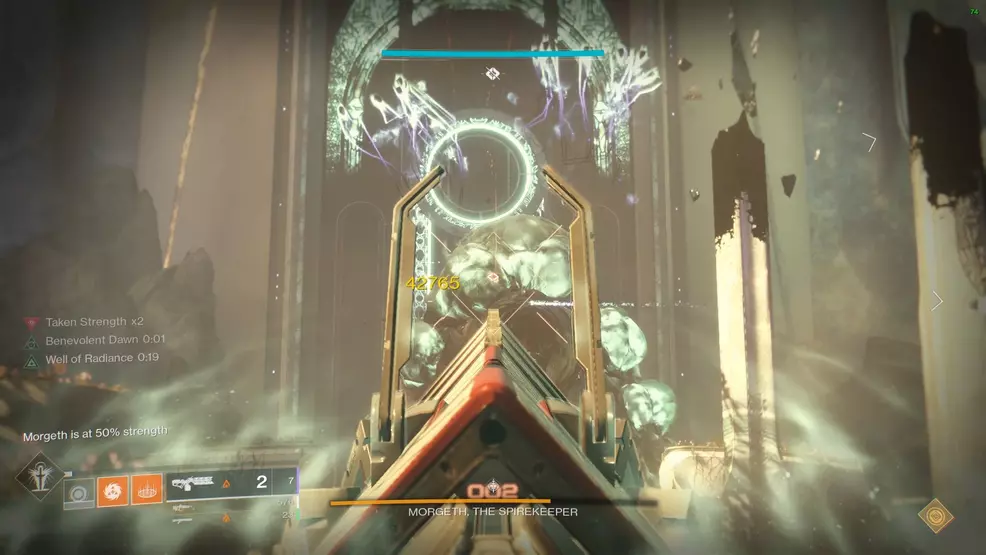This screenshot has height=555, width=986.
Task: Click the gold diamond emblem icon
Action: (x=935, y=515)
